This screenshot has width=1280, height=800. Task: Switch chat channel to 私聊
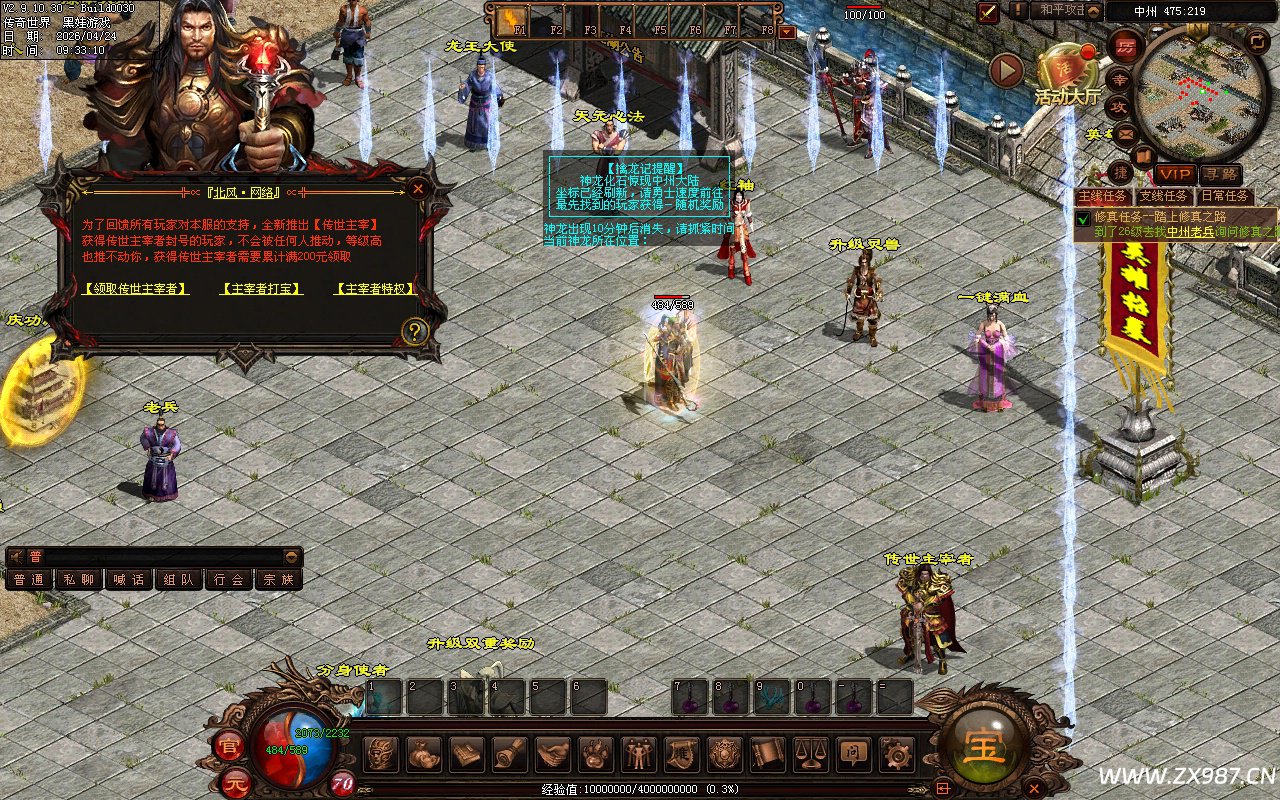click(79, 579)
